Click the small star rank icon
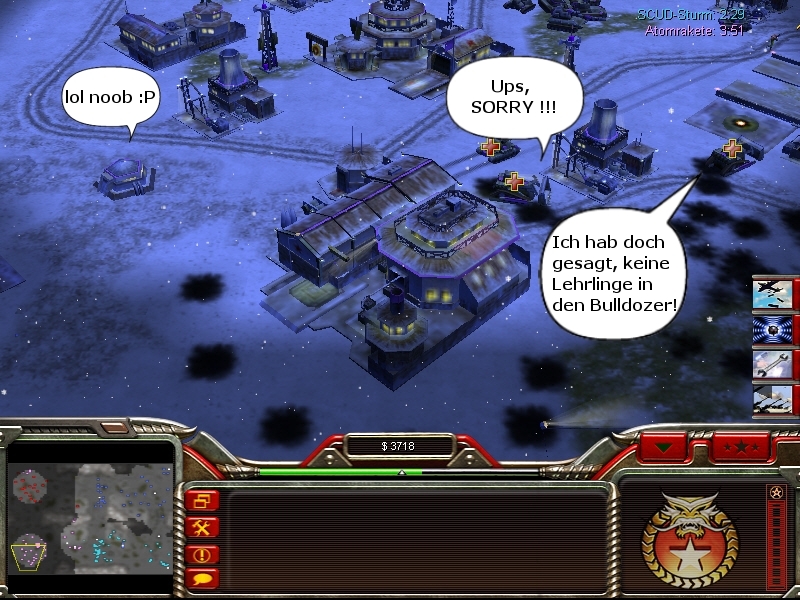The height and width of the screenshot is (600, 800). 776,493
